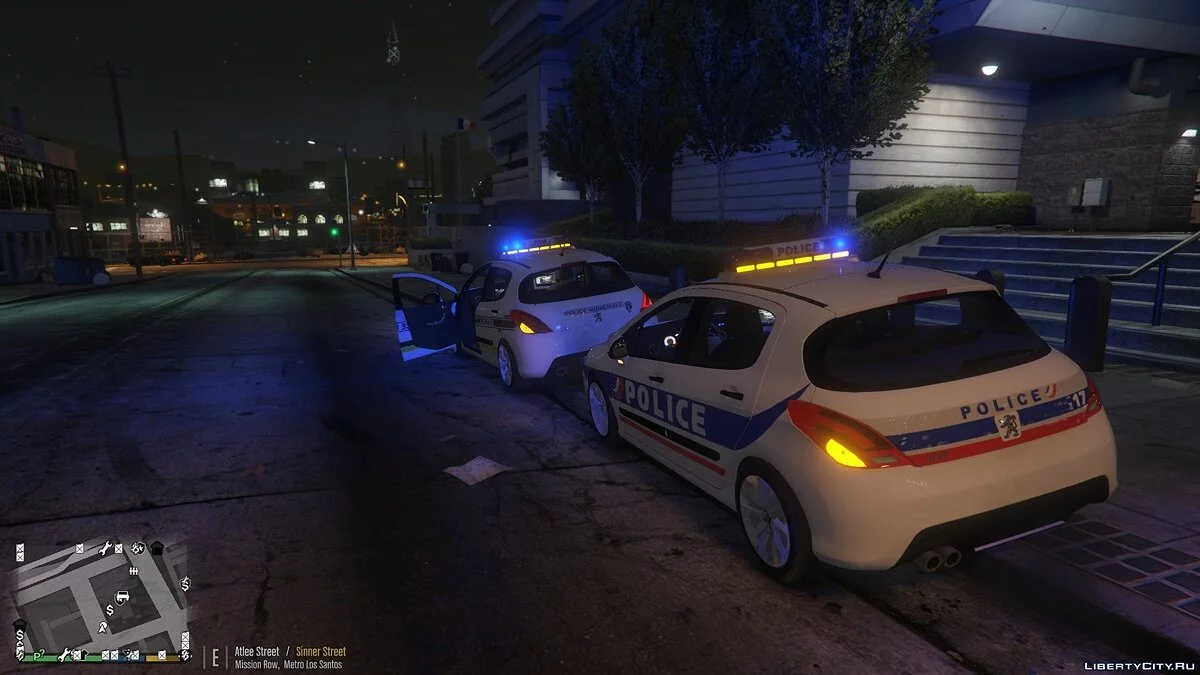Open the minimap in the corner
Viewport: 1200px width, 675px height.
[x=101, y=601]
